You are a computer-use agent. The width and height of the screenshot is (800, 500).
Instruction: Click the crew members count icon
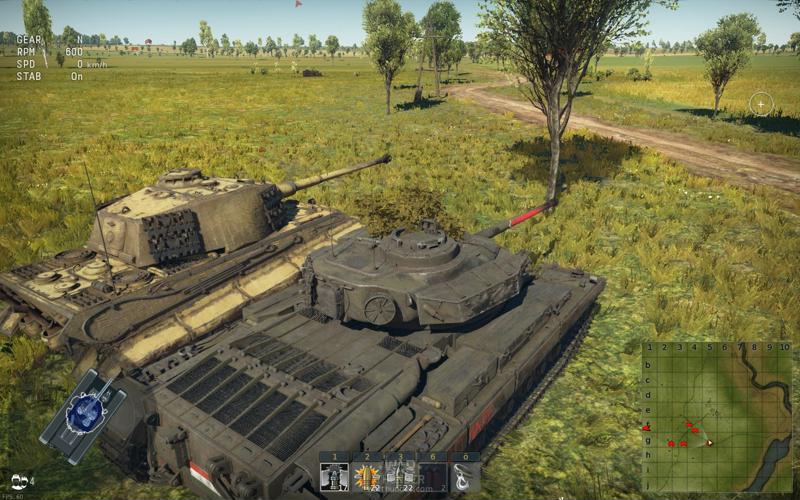(22, 481)
